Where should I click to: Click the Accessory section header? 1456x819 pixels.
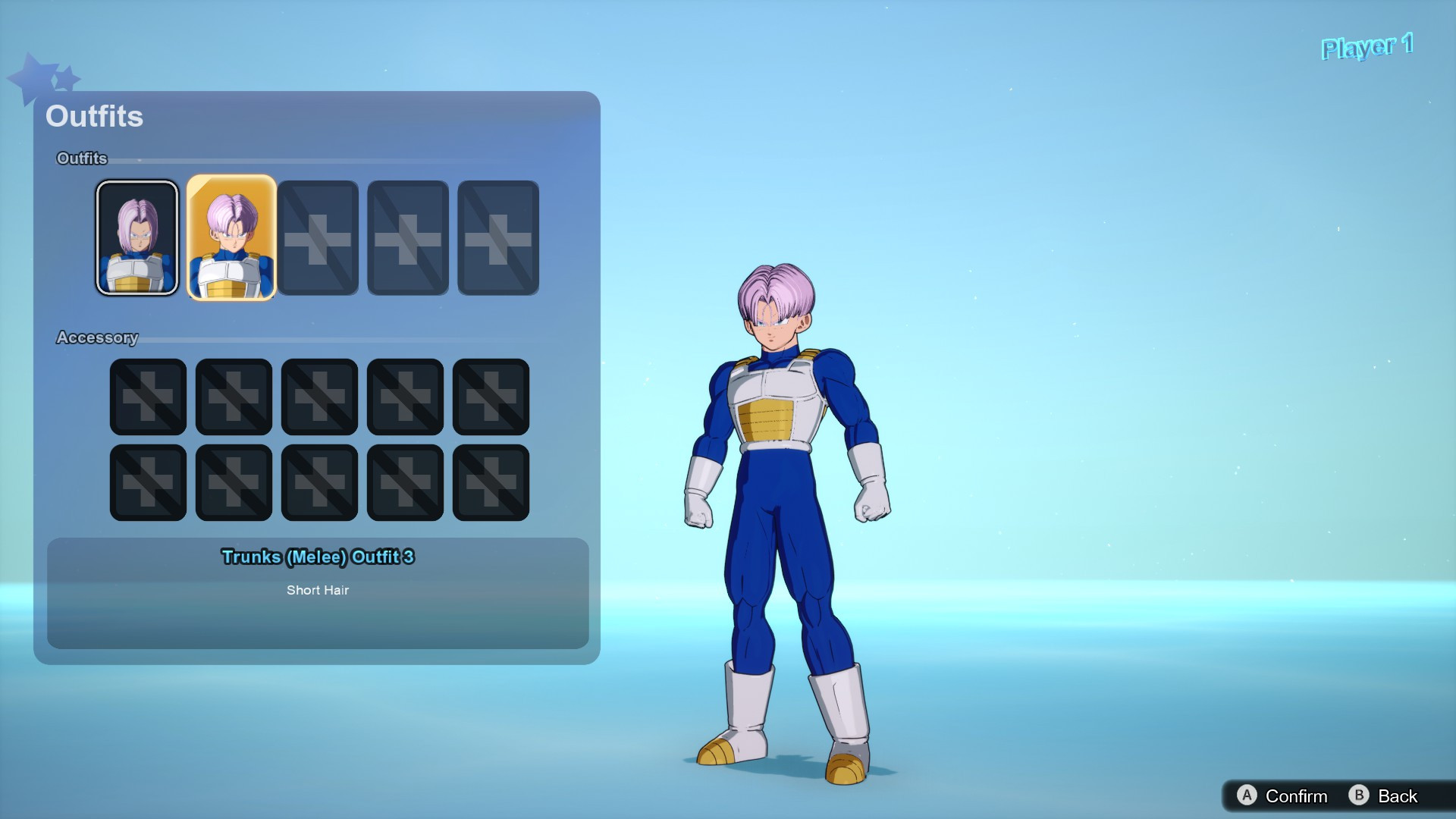tap(97, 337)
